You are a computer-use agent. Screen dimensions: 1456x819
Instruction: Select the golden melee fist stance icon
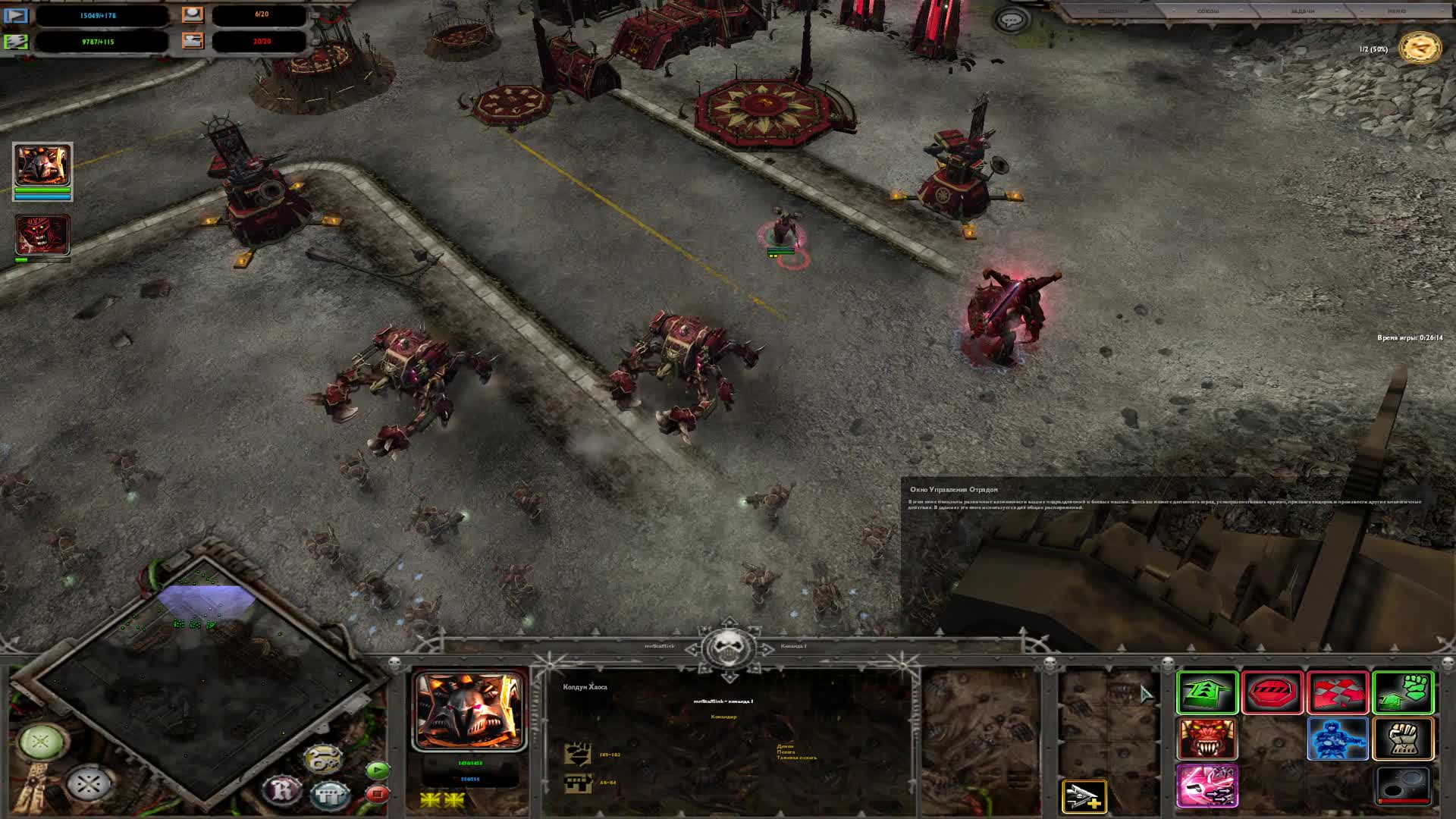pyautogui.click(x=1405, y=739)
